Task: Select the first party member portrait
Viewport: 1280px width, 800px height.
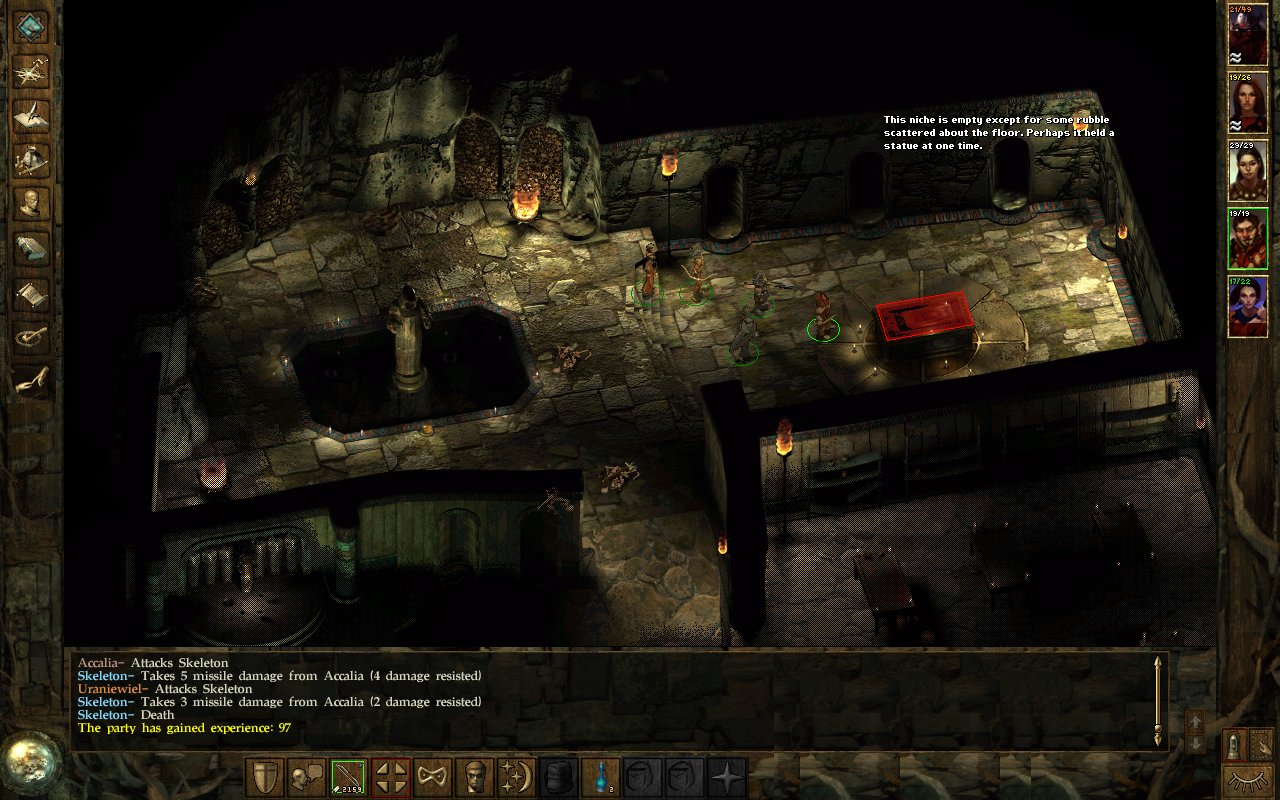Action: click(x=1247, y=35)
